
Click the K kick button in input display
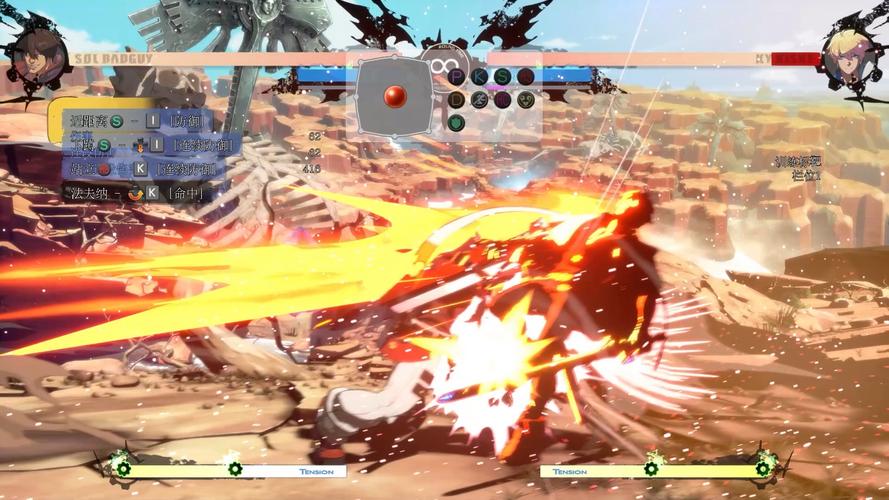point(480,76)
